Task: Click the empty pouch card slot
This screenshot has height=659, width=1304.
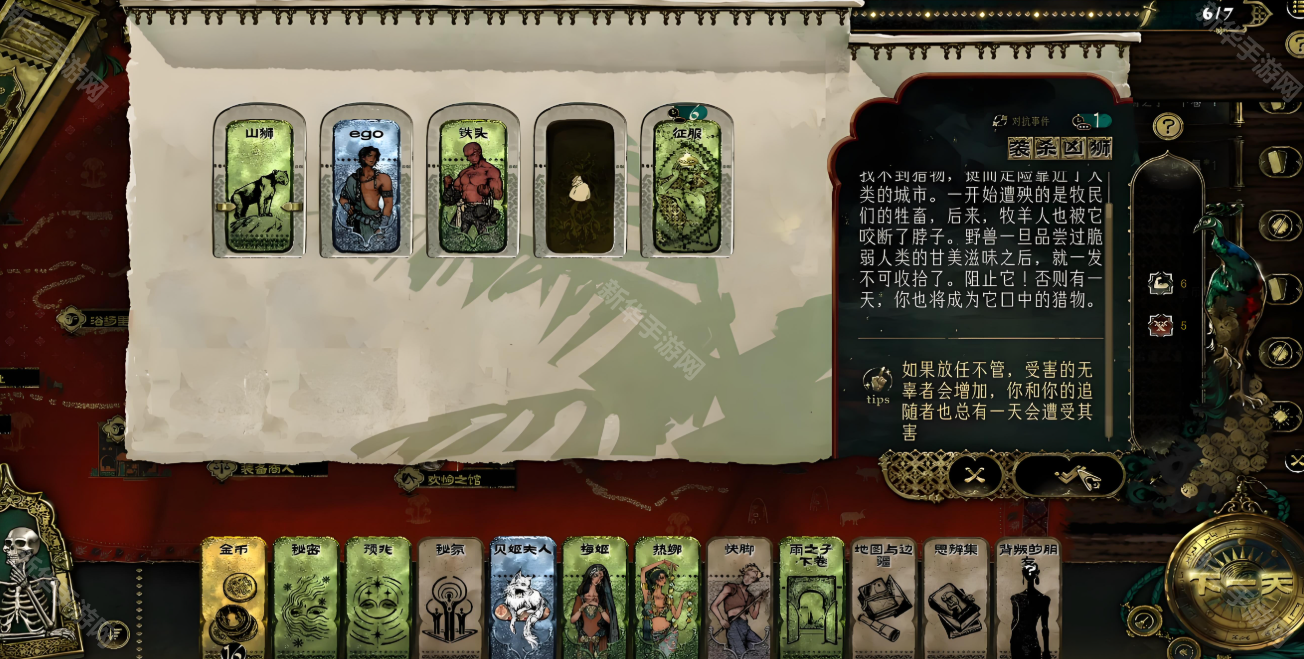Action: (580, 186)
